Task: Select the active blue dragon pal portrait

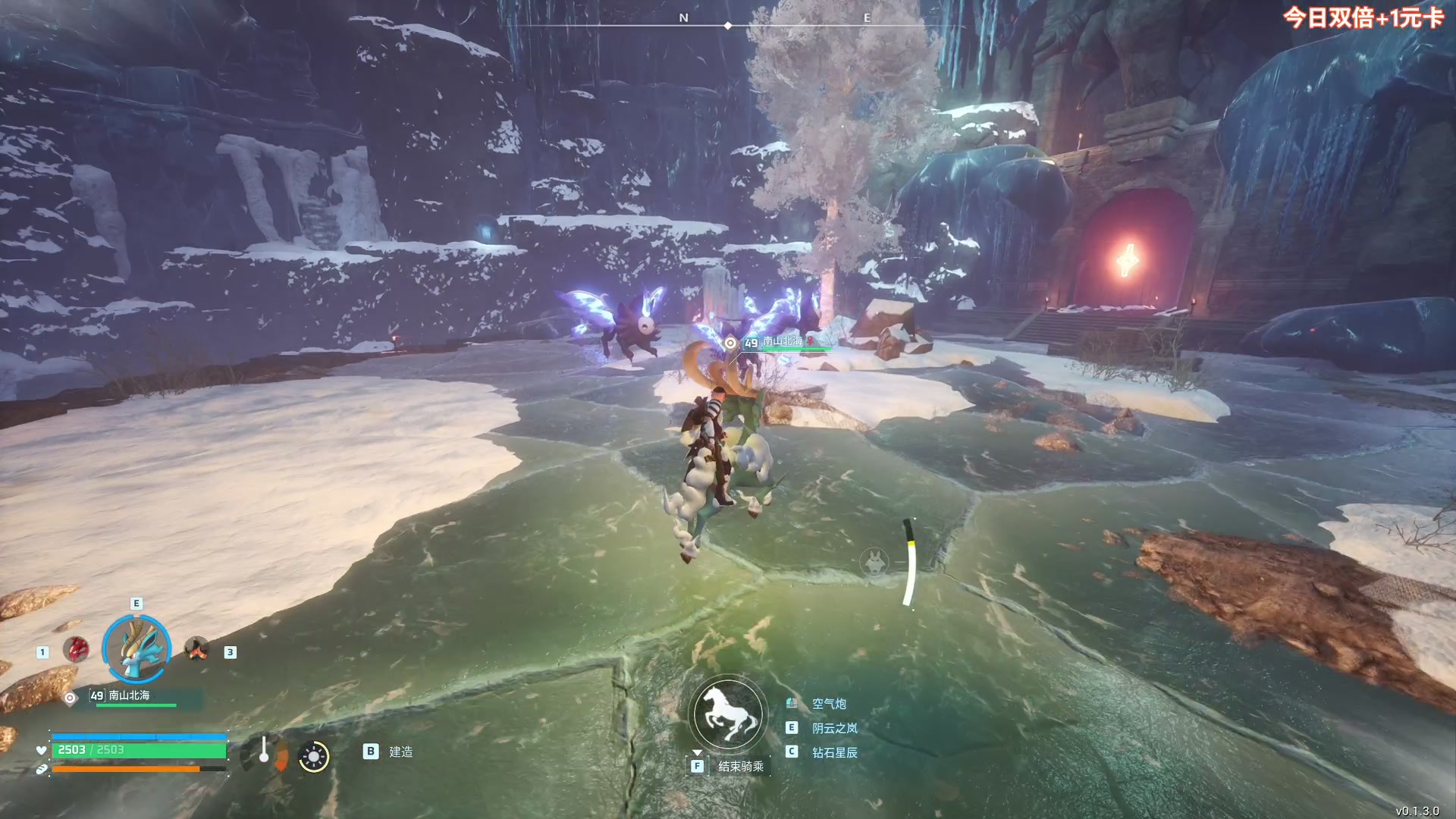Action: 136,648
